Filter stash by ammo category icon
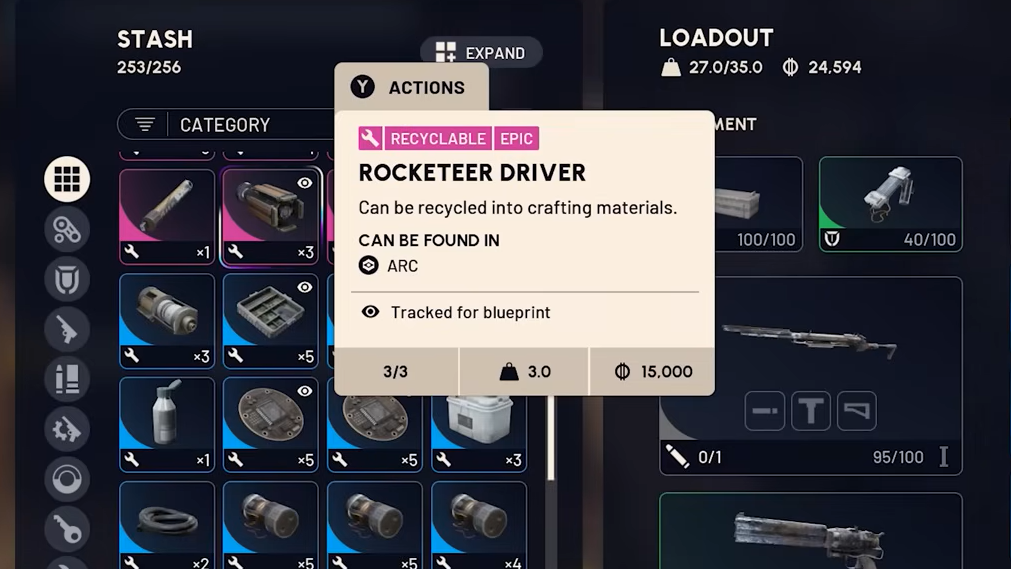The width and height of the screenshot is (1011, 569). pos(67,379)
